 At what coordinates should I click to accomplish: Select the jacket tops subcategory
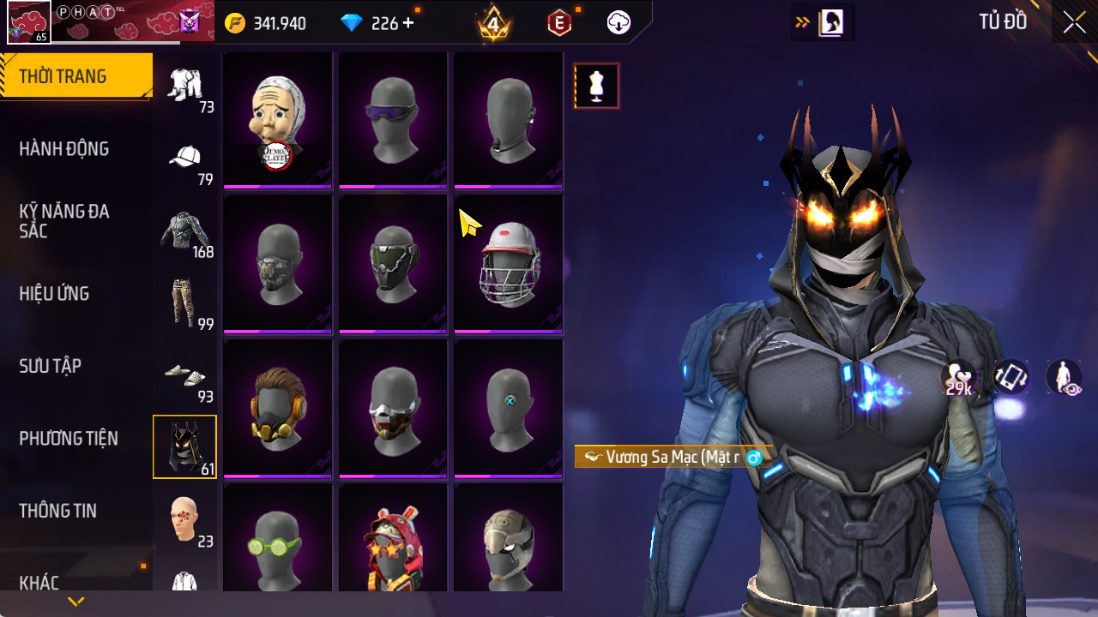pos(185,231)
